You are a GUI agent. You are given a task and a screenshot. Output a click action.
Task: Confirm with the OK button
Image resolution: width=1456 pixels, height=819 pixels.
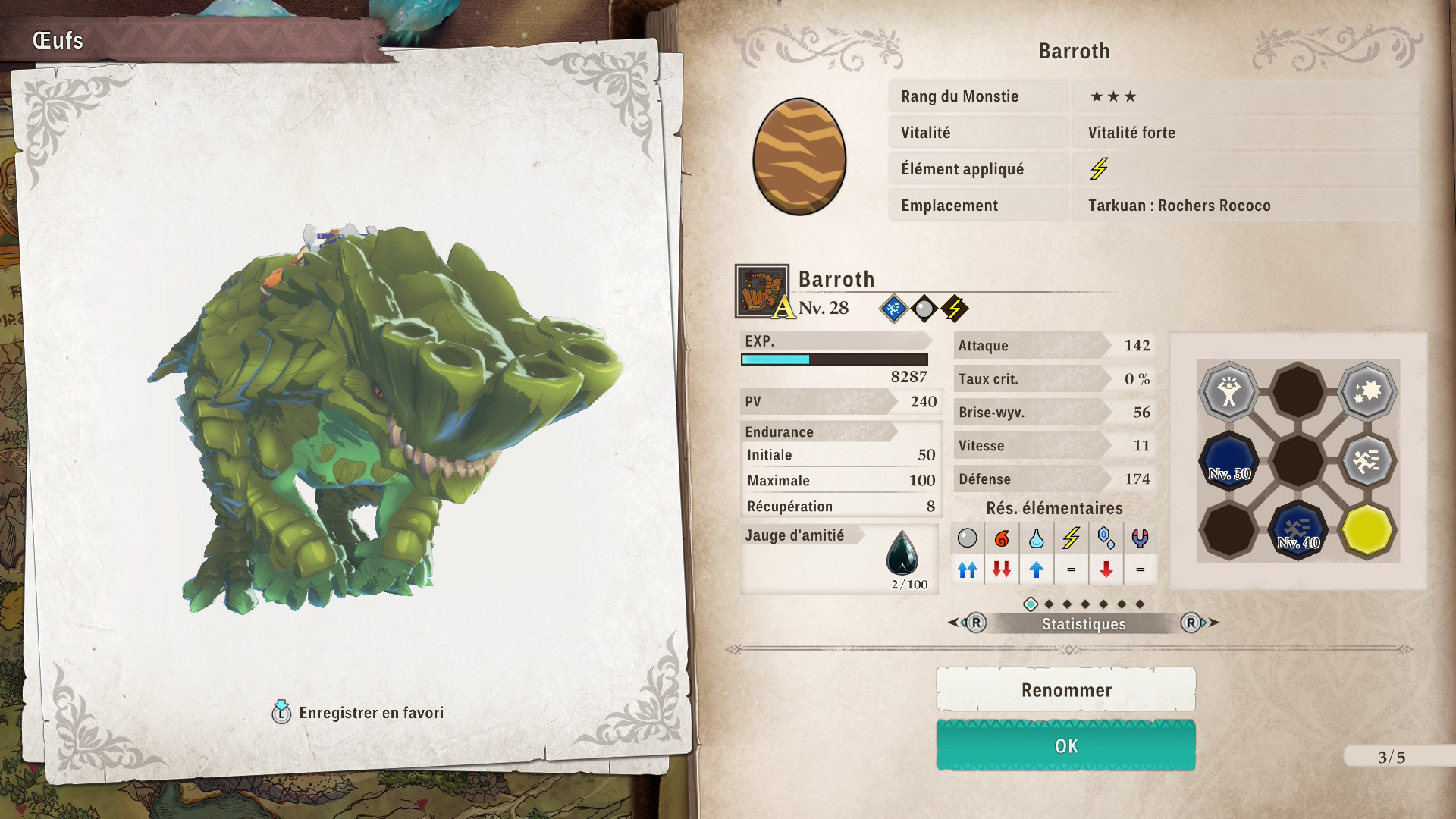[1065, 746]
